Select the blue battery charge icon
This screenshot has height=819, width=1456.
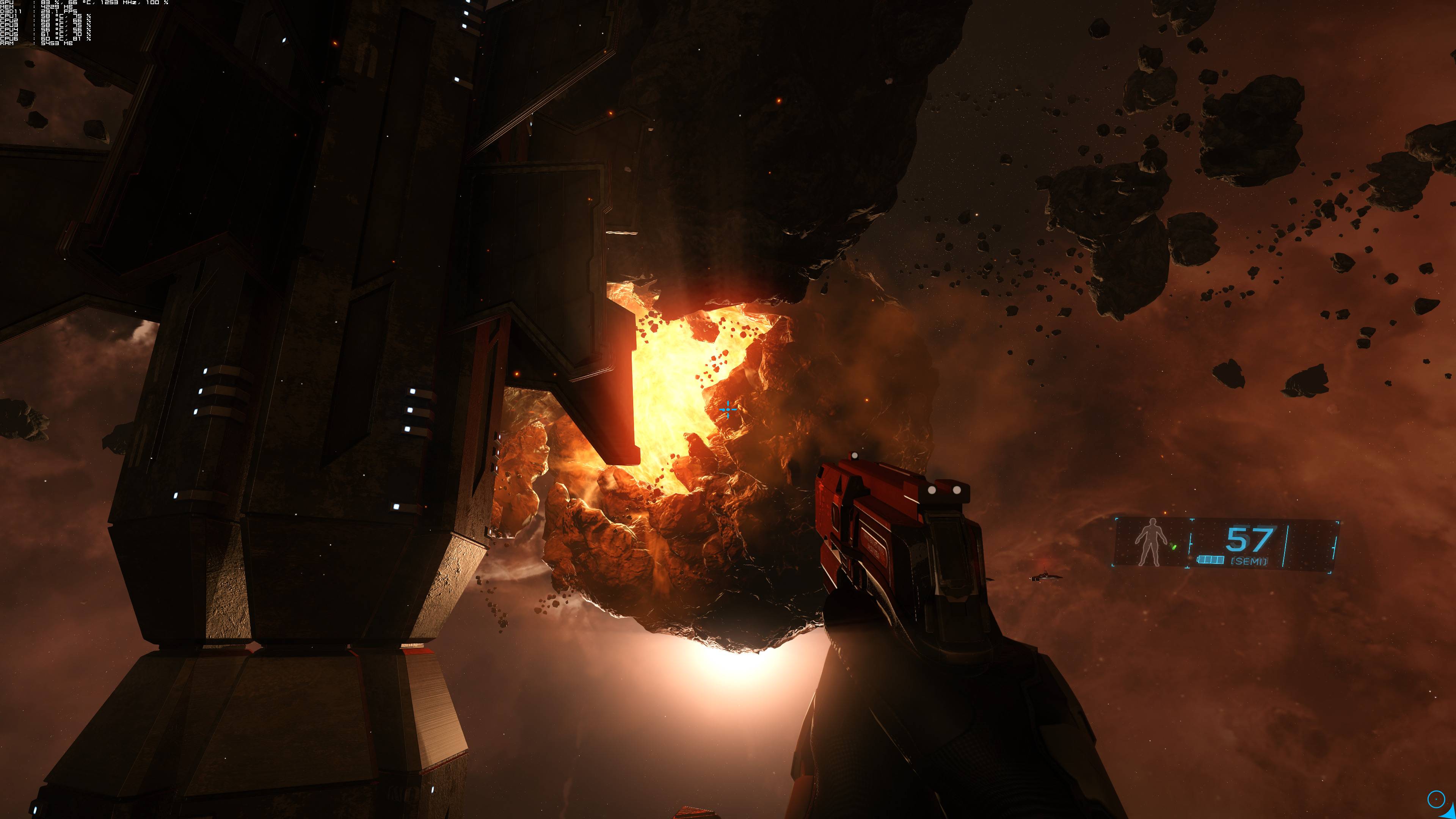click(1211, 560)
